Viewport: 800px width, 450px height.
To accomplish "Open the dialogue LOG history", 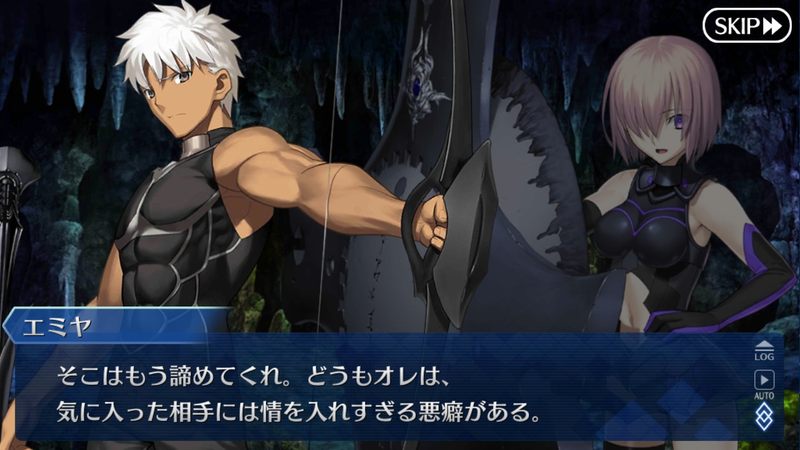I will [x=764, y=350].
